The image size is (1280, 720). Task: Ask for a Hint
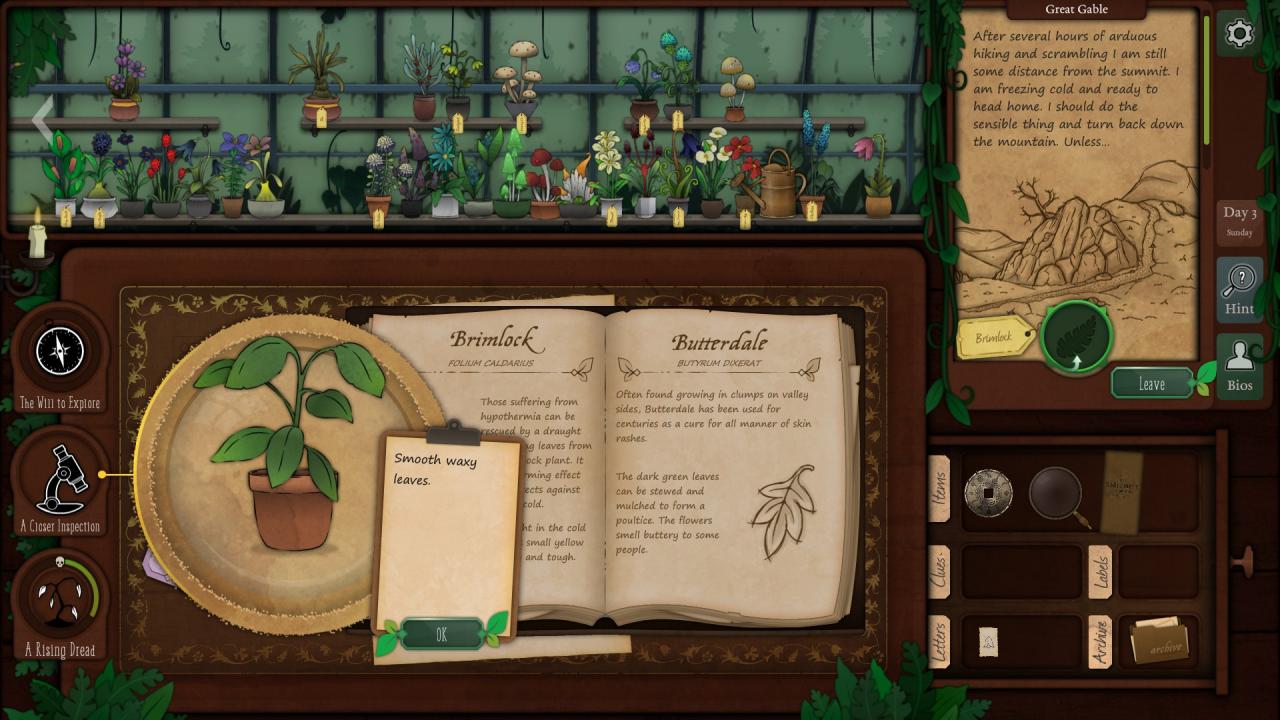(1239, 290)
